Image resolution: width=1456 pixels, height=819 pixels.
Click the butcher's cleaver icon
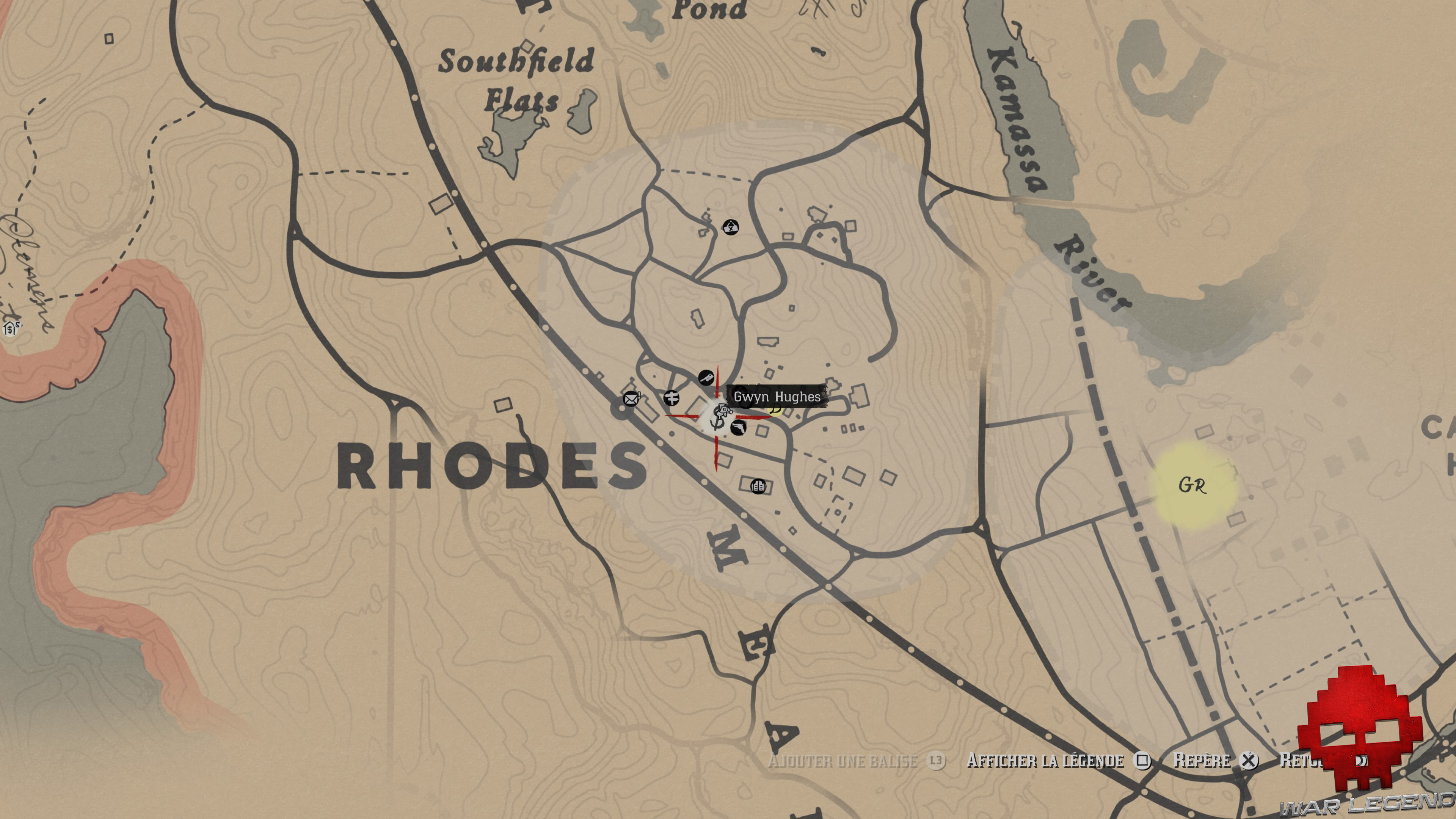[x=706, y=378]
